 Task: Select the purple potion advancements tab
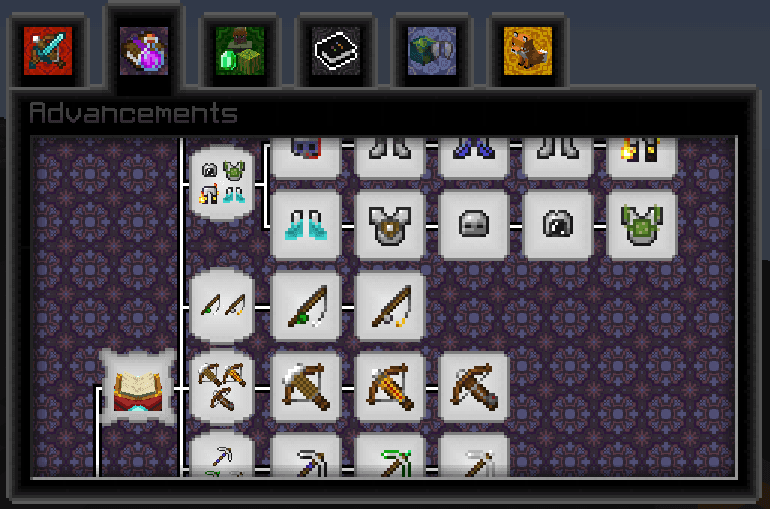pos(144,49)
